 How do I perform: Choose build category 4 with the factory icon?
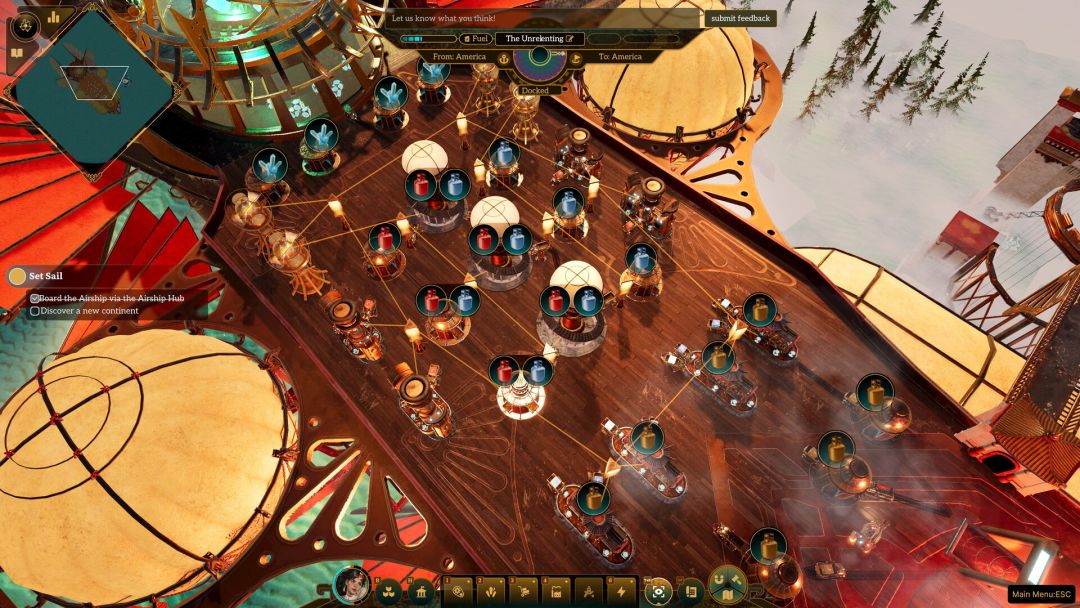click(x=557, y=592)
